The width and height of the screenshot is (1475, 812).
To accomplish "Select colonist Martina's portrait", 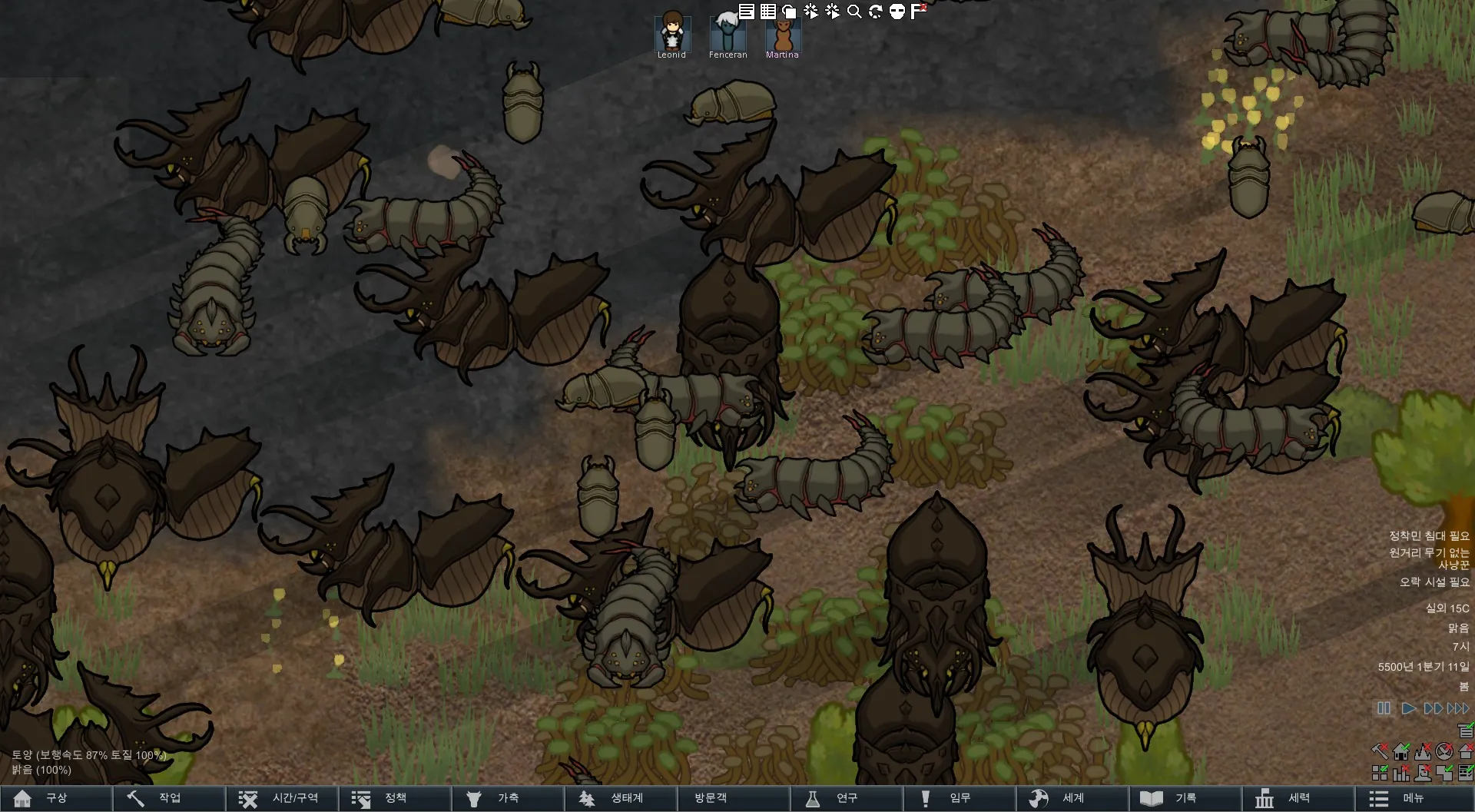I will (x=782, y=33).
